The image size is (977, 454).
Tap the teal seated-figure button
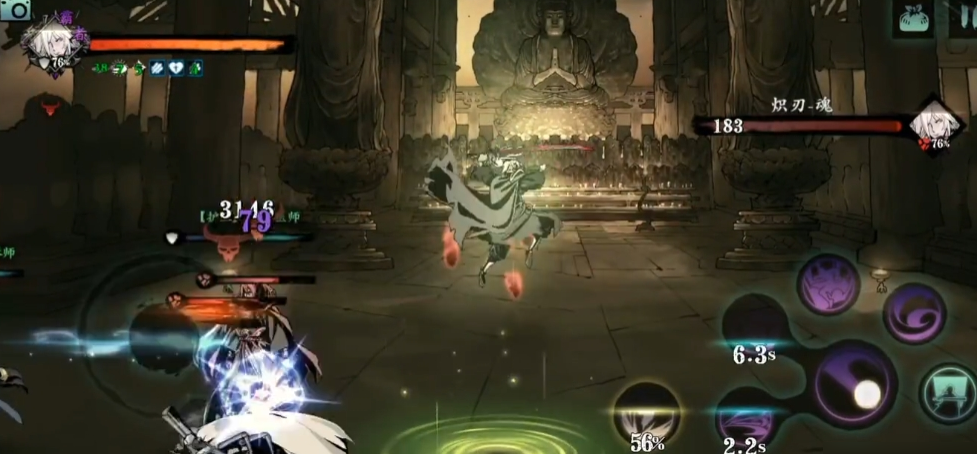point(947,390)
